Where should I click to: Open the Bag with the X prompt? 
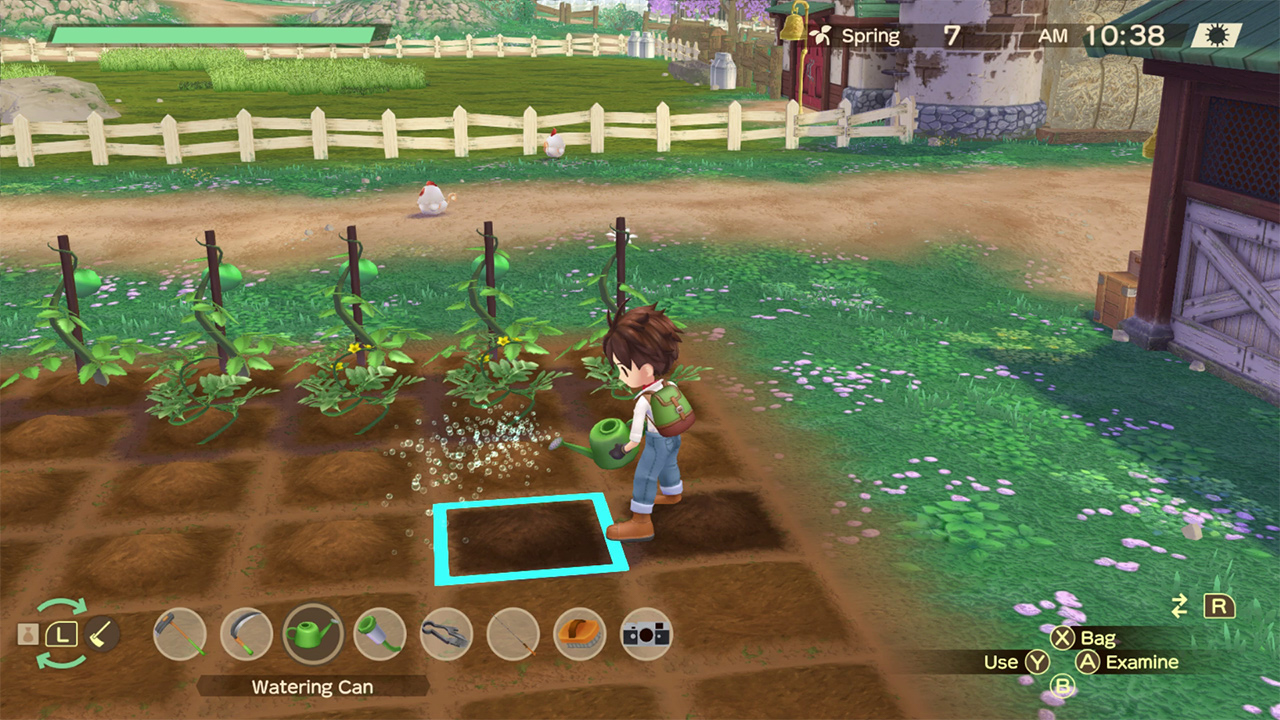coord(1081,638)
